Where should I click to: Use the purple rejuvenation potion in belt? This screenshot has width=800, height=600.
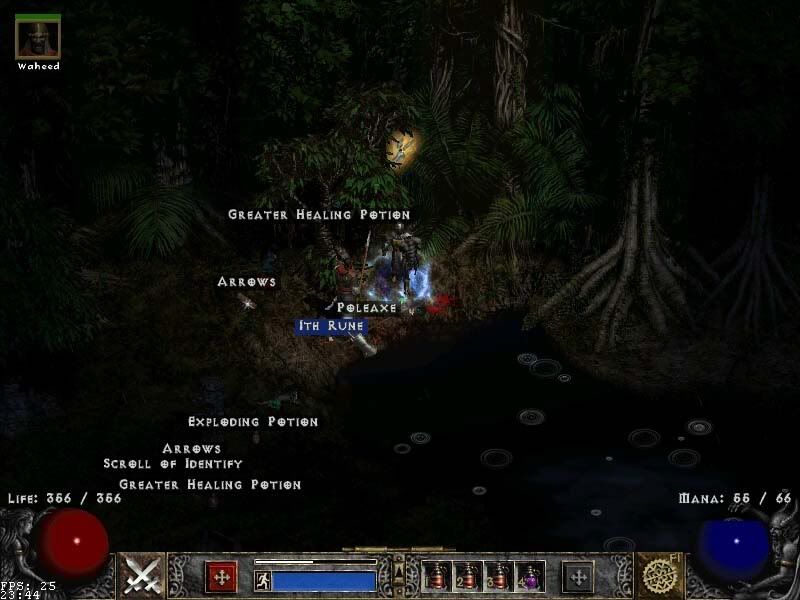(x=531, y=575)
